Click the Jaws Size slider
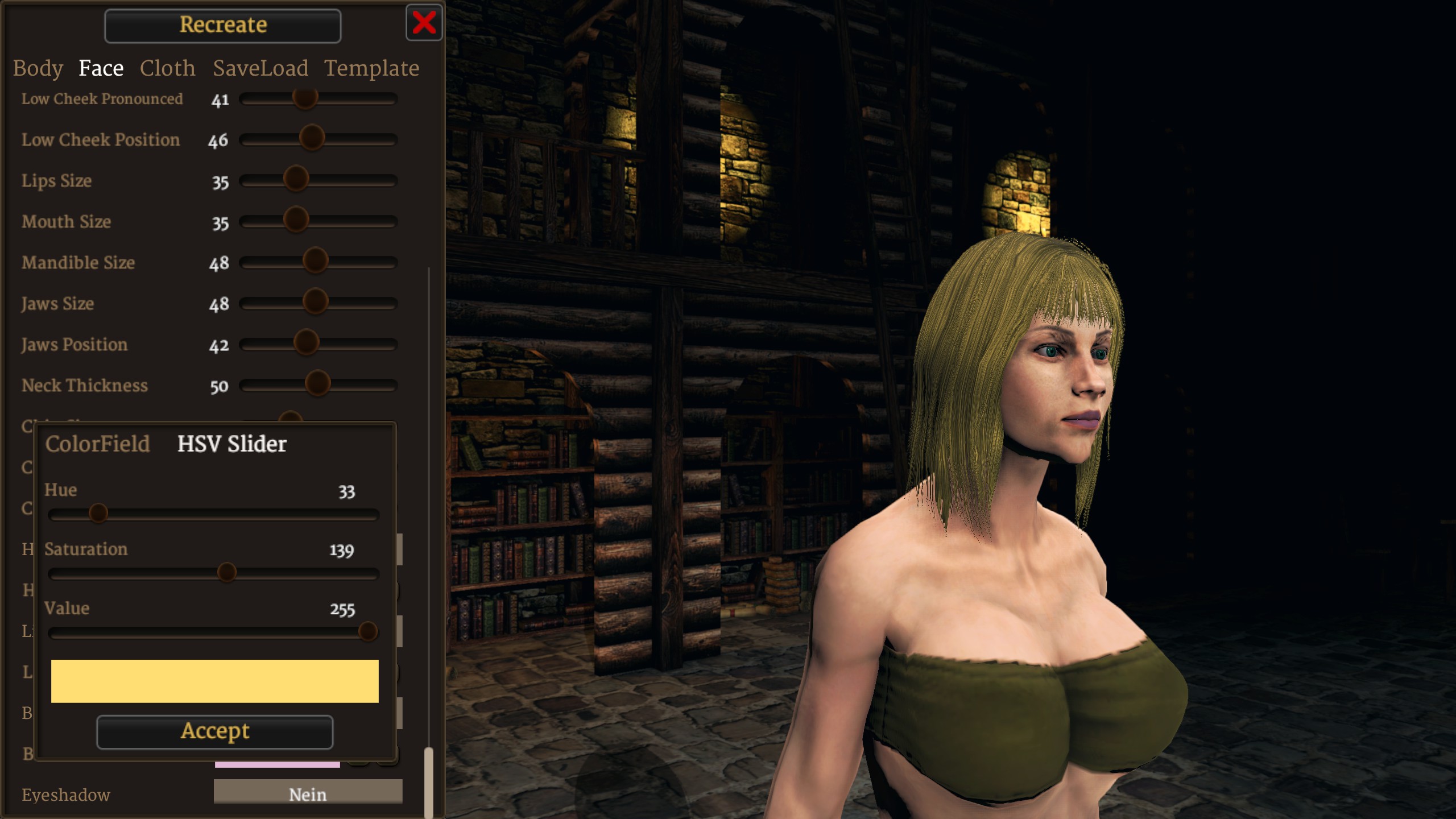The image size is (1456, 819). 315,303
